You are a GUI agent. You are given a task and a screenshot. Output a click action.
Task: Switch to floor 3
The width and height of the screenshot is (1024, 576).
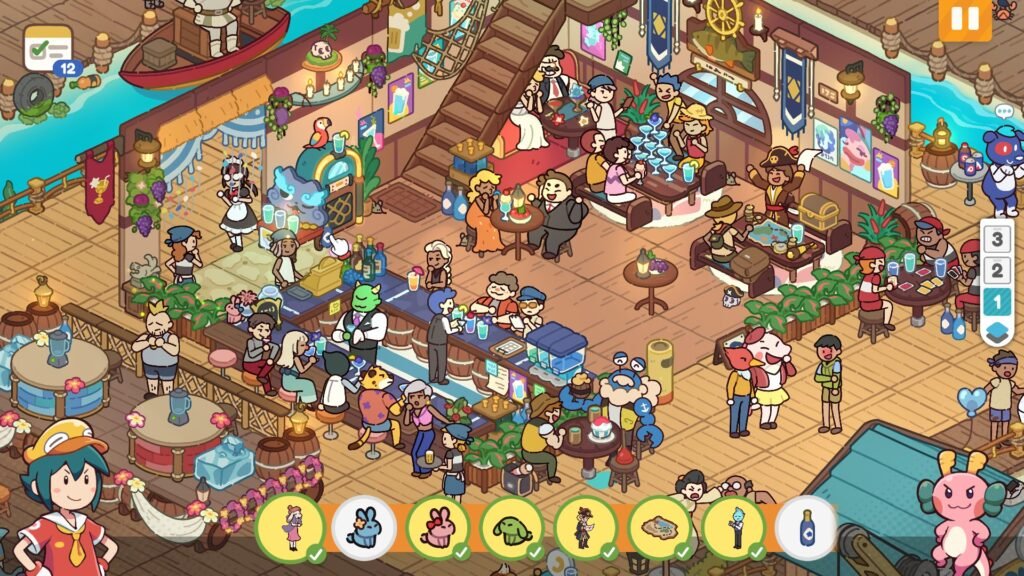pos(996,239)
